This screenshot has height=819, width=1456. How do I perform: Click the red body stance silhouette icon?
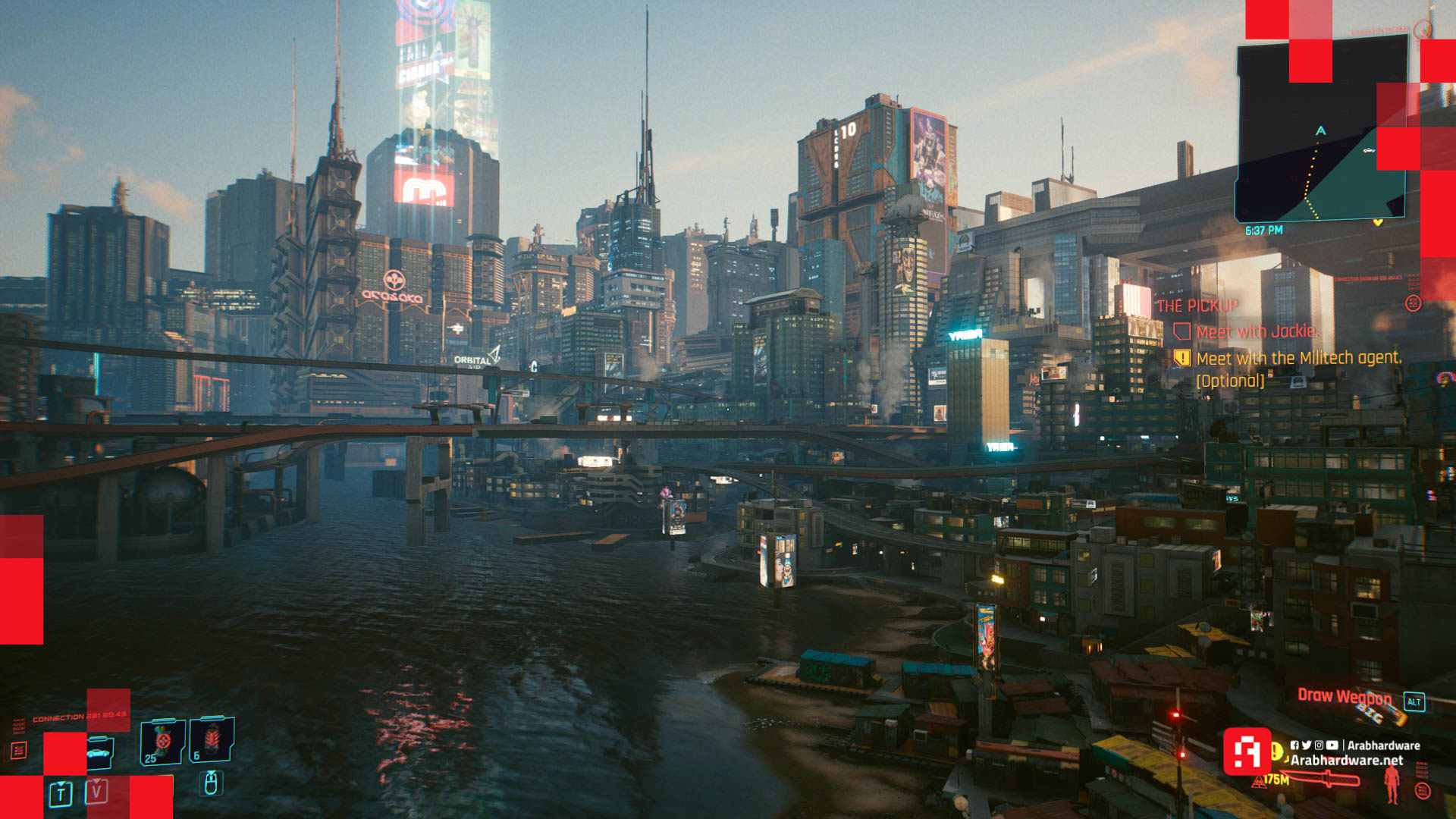tap(1392, 783)
